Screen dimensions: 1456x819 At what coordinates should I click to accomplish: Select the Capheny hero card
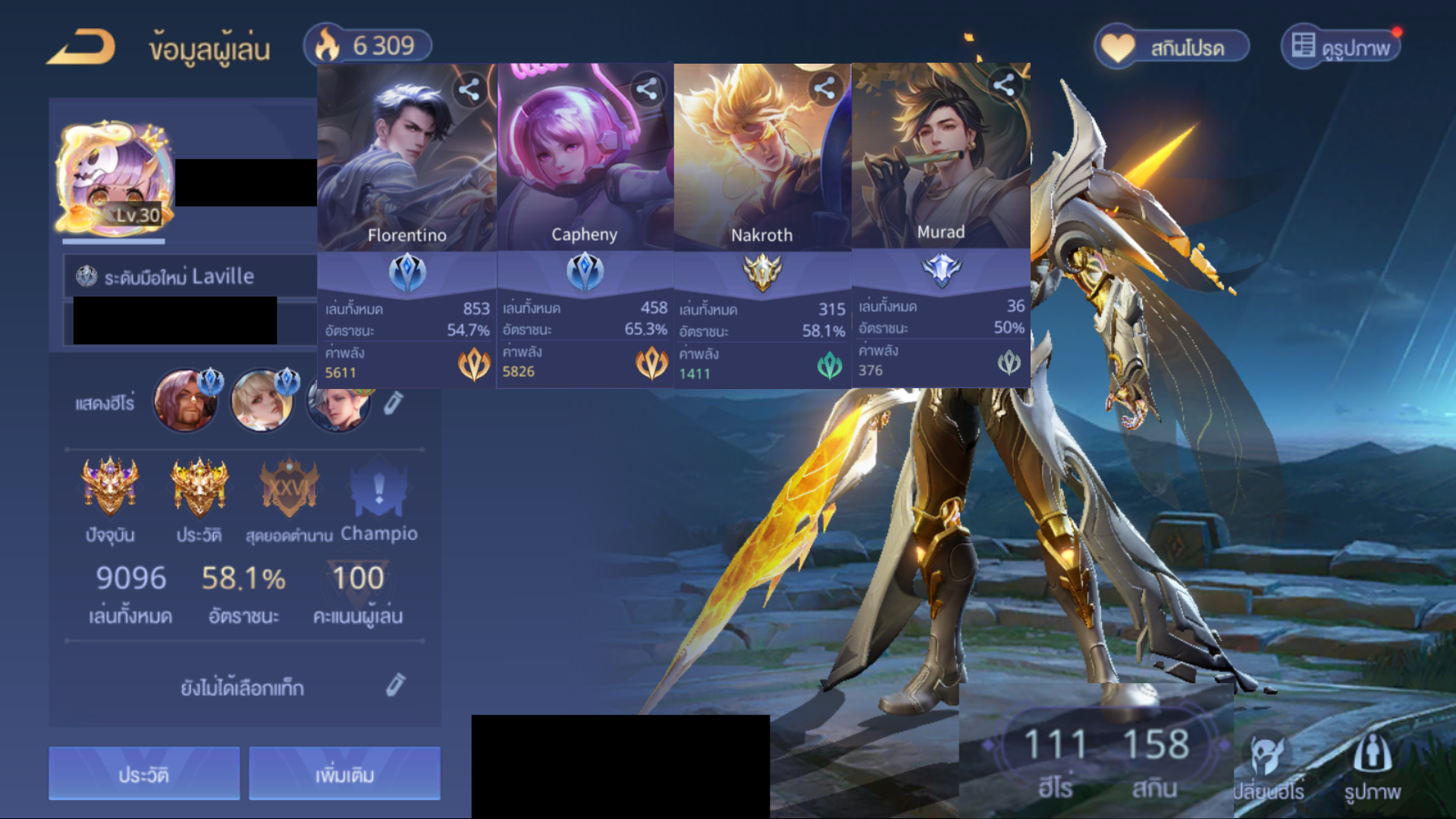click(584, 174)
